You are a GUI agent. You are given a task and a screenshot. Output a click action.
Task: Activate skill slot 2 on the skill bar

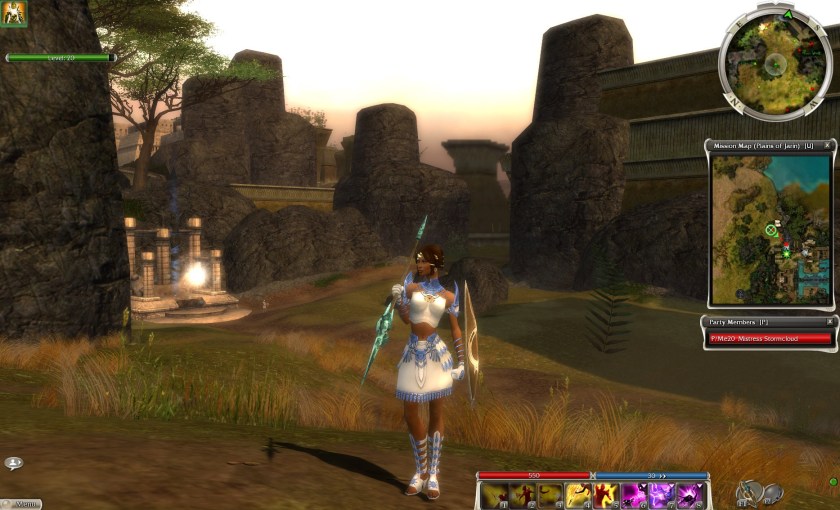(522, 495)
